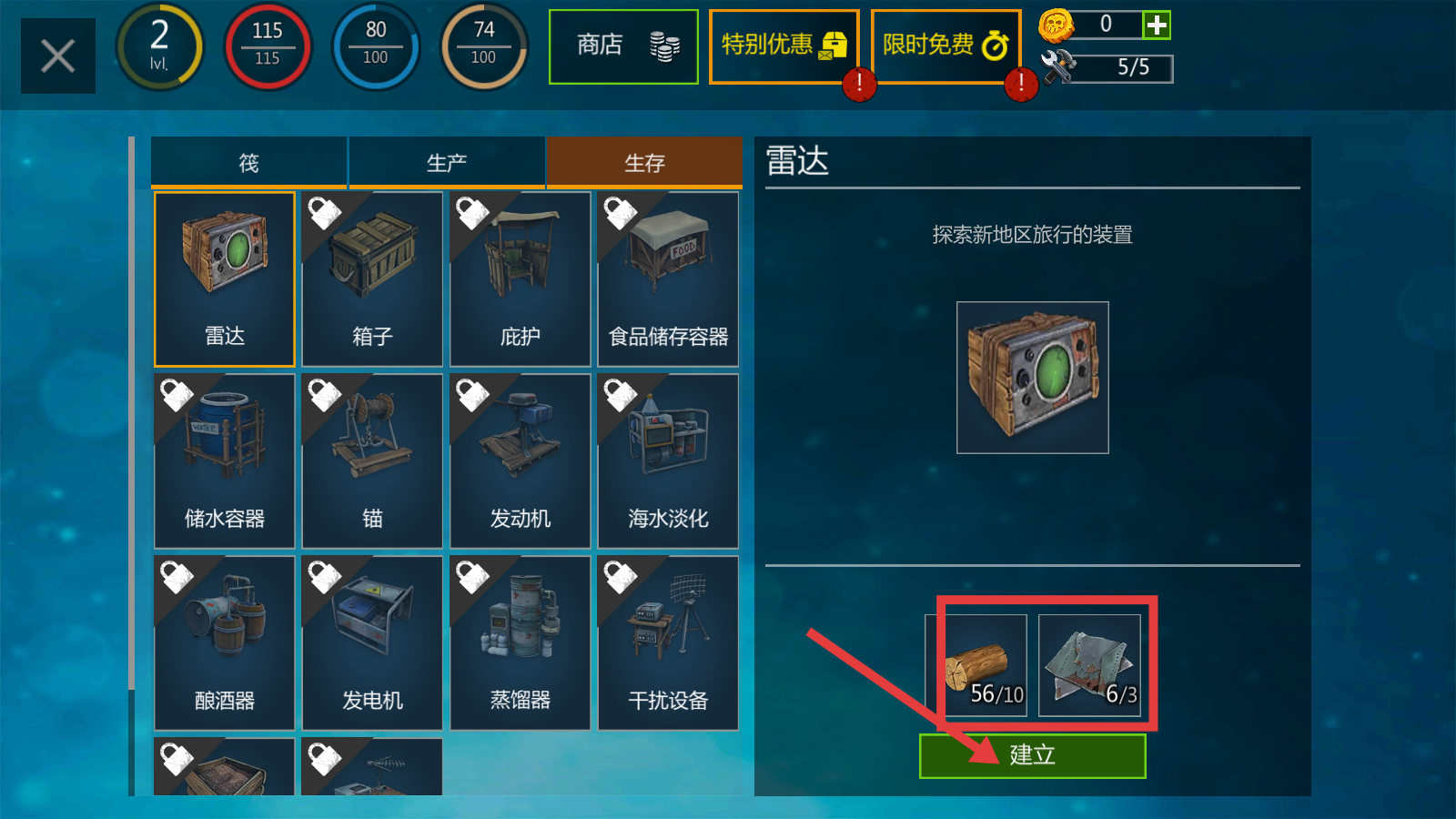Screen dimensions: 1456x819
Task: Open the 商店 shop
Action: click(623, 46)
